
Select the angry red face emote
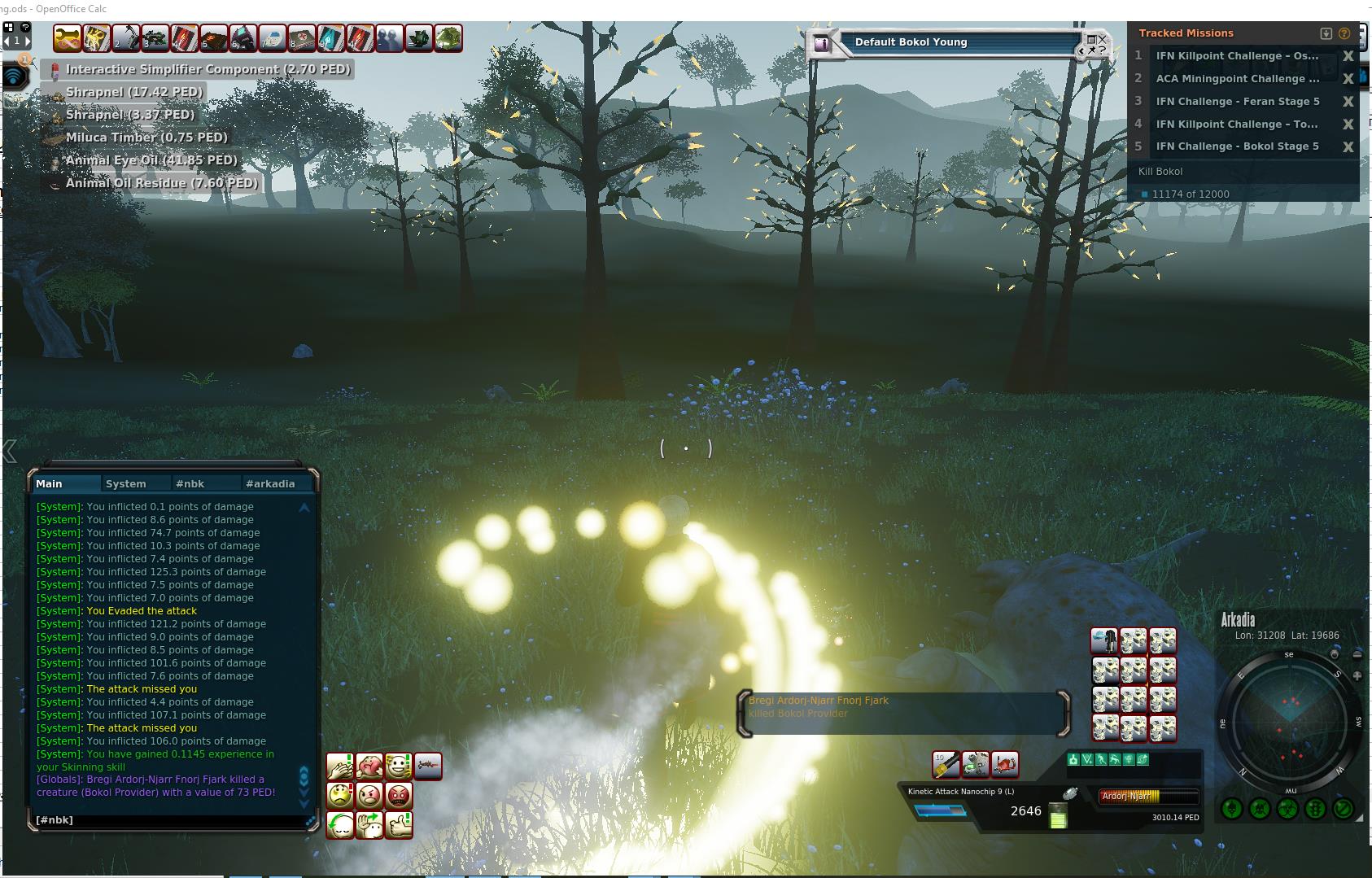click(x=399, y=795)
